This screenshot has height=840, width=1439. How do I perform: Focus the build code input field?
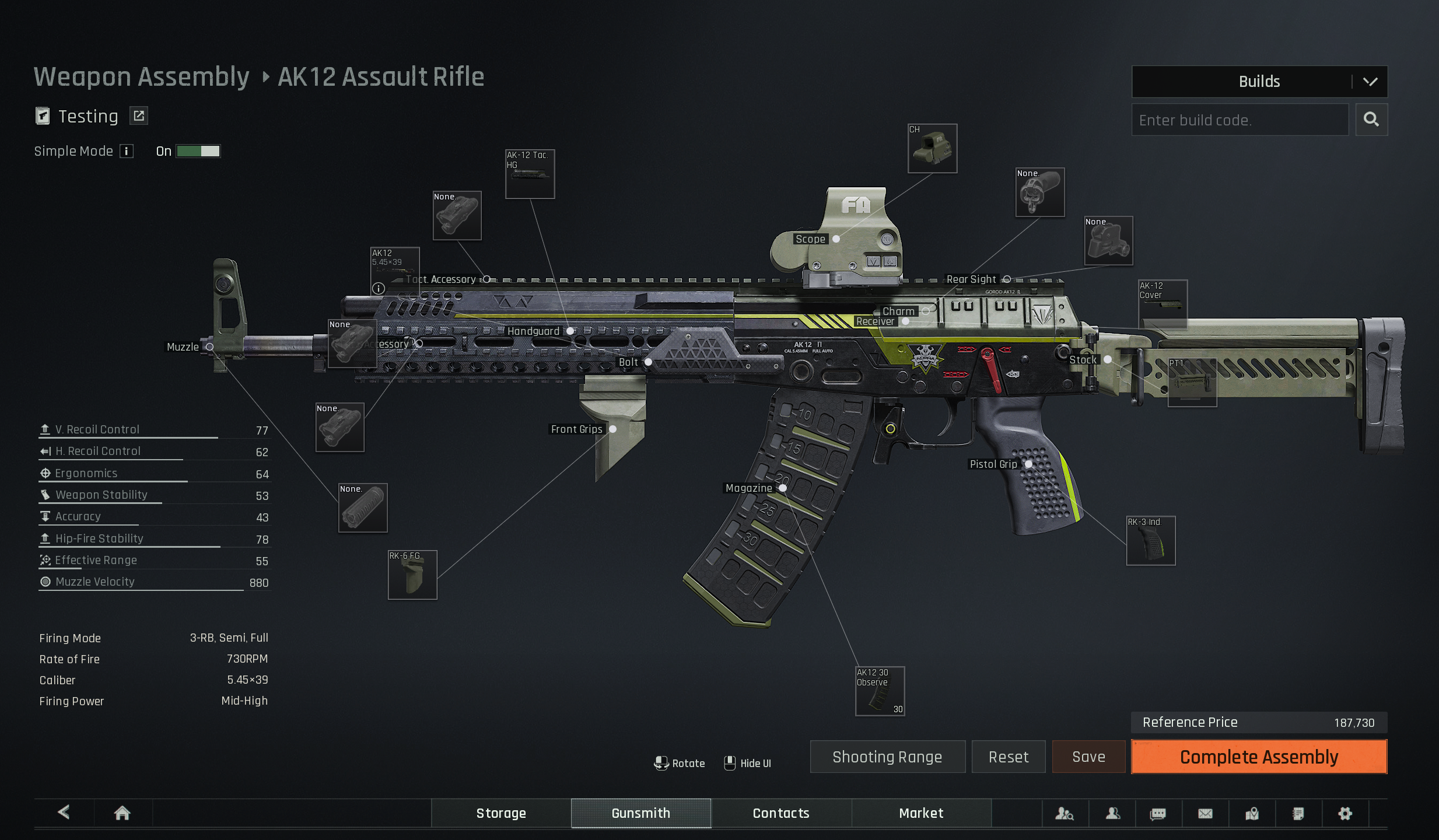(1240, 120)
